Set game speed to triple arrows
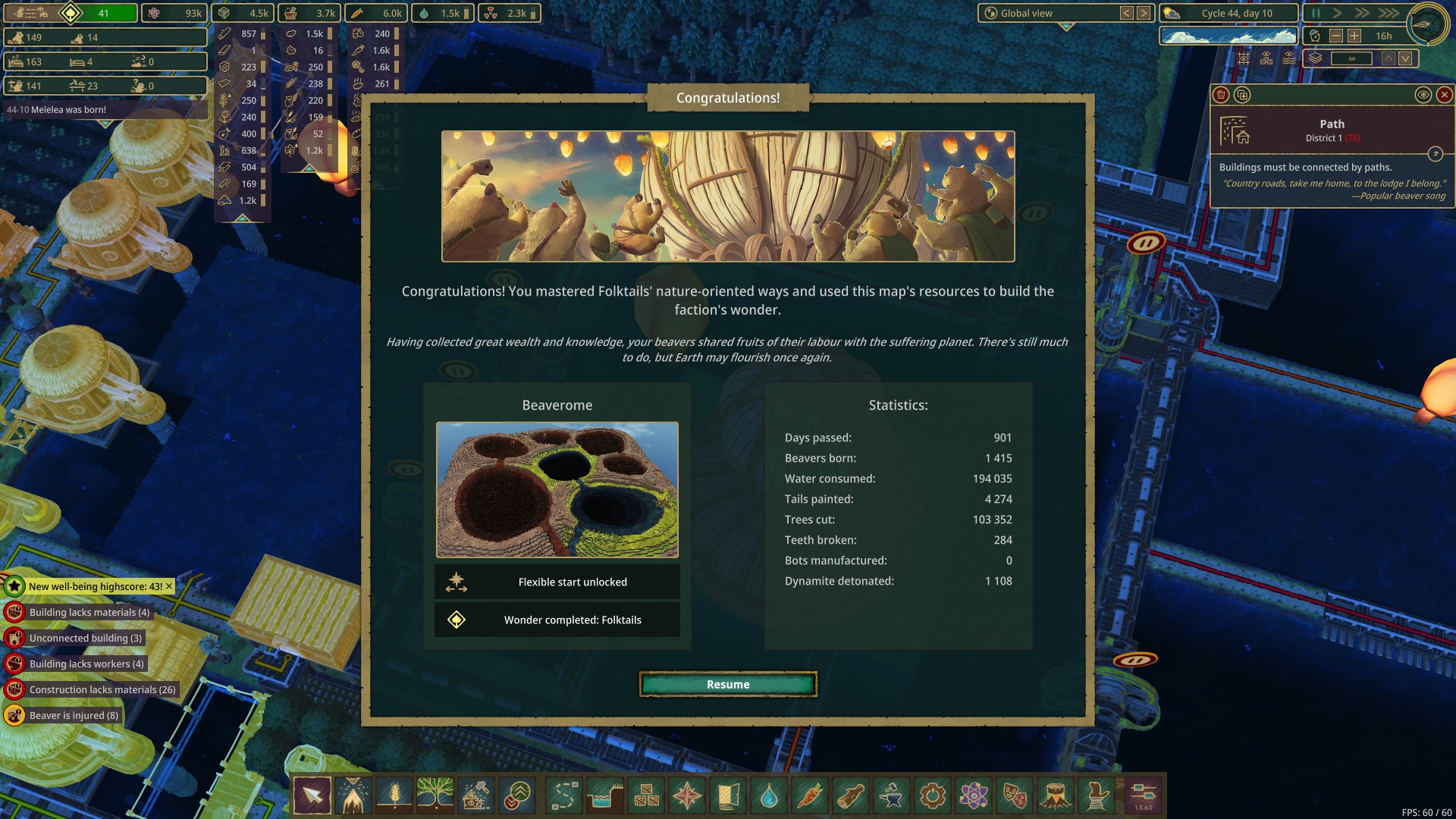Viewport: 1456px width, 819px height. click(1389, 13)
